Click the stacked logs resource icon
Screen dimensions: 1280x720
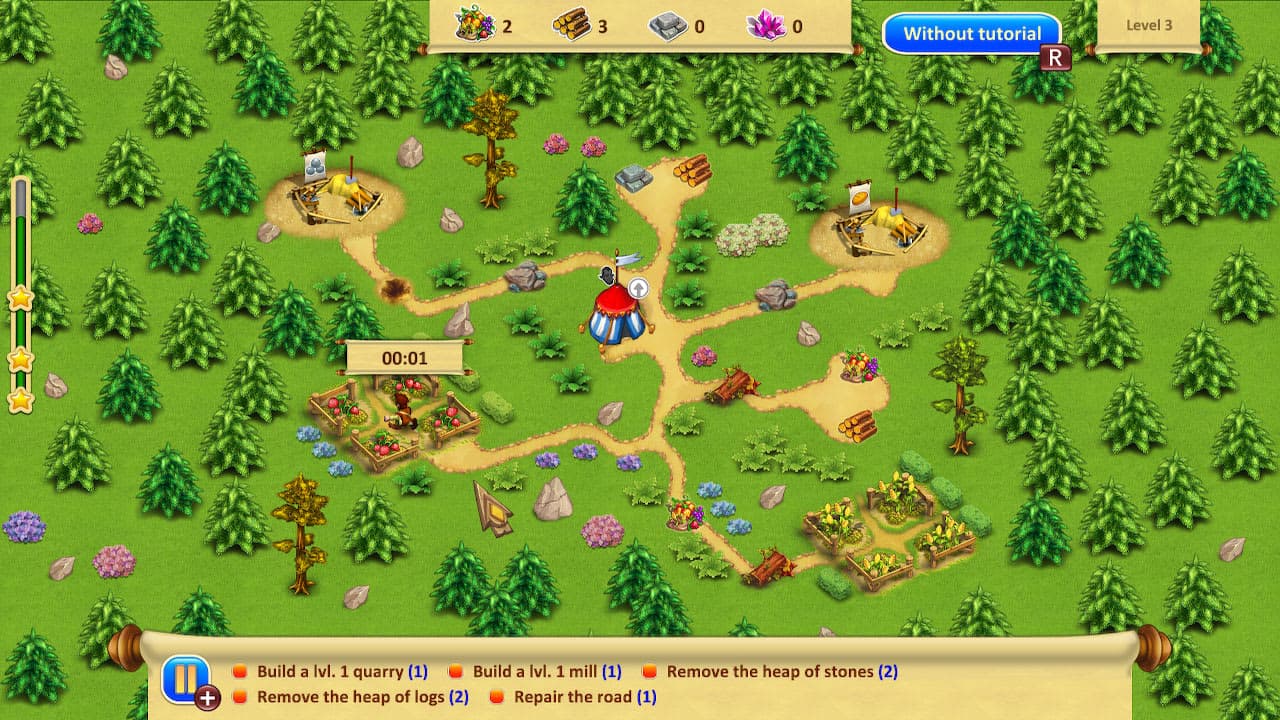571,24
